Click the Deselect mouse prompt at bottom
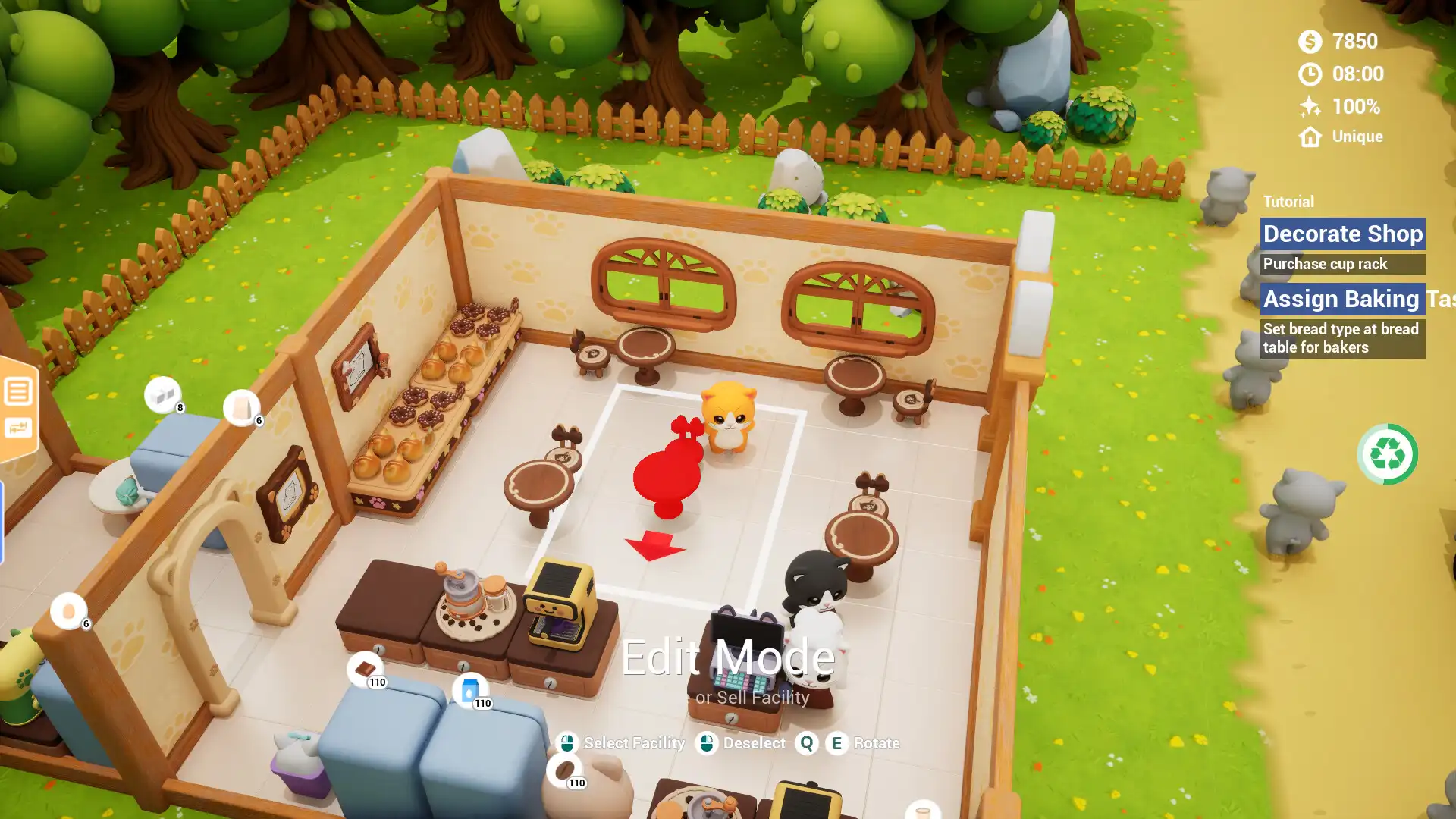The image size is (1456, 819). [x=708, y=743]
